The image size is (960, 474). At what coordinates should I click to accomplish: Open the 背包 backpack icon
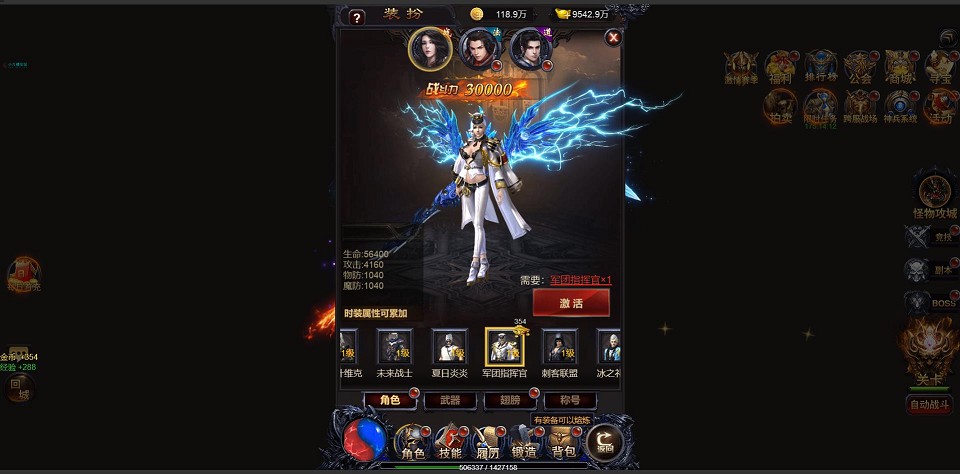(563, 441)
